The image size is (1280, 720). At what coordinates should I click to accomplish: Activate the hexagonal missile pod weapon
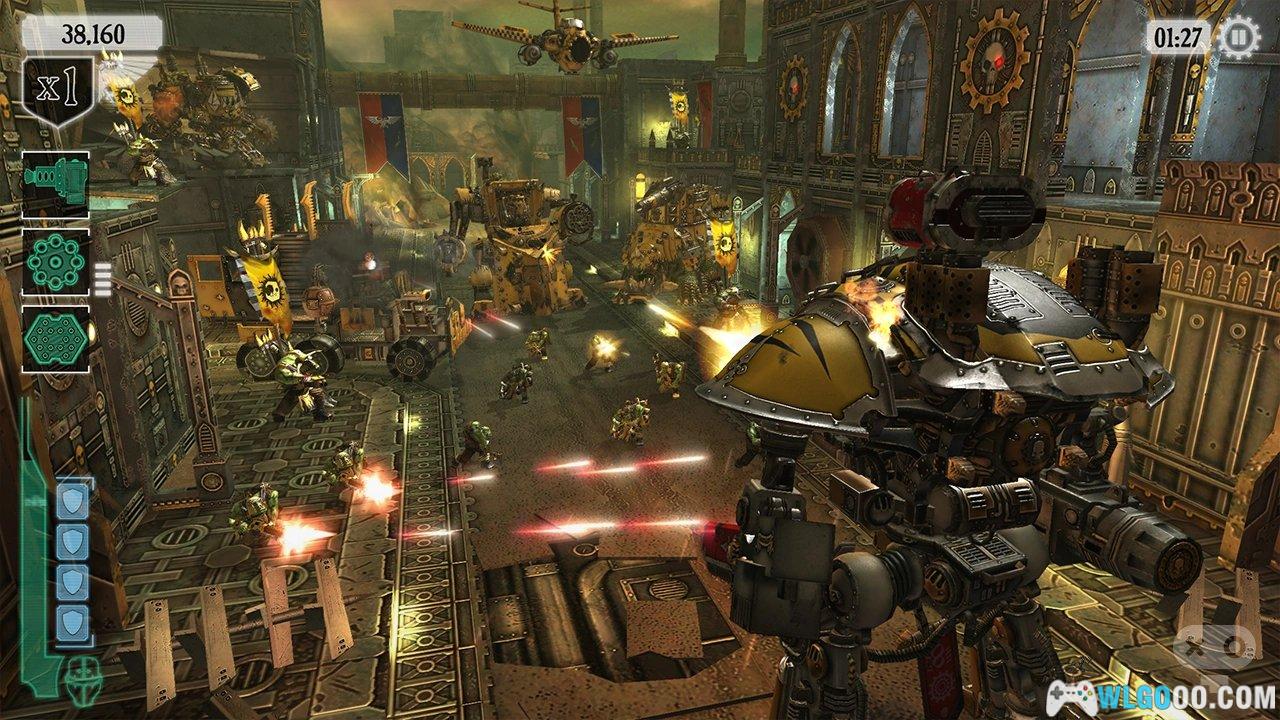coord(56,339)
